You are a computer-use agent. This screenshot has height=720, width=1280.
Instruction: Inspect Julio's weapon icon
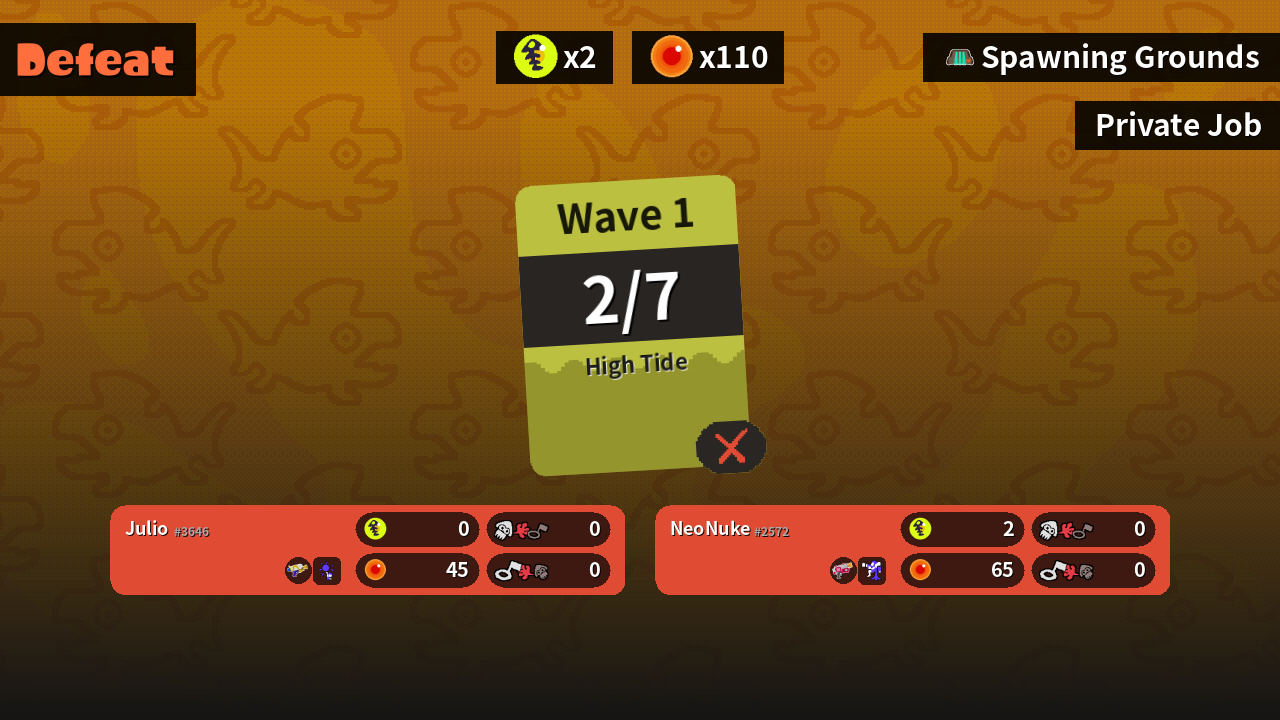(298, 570)
